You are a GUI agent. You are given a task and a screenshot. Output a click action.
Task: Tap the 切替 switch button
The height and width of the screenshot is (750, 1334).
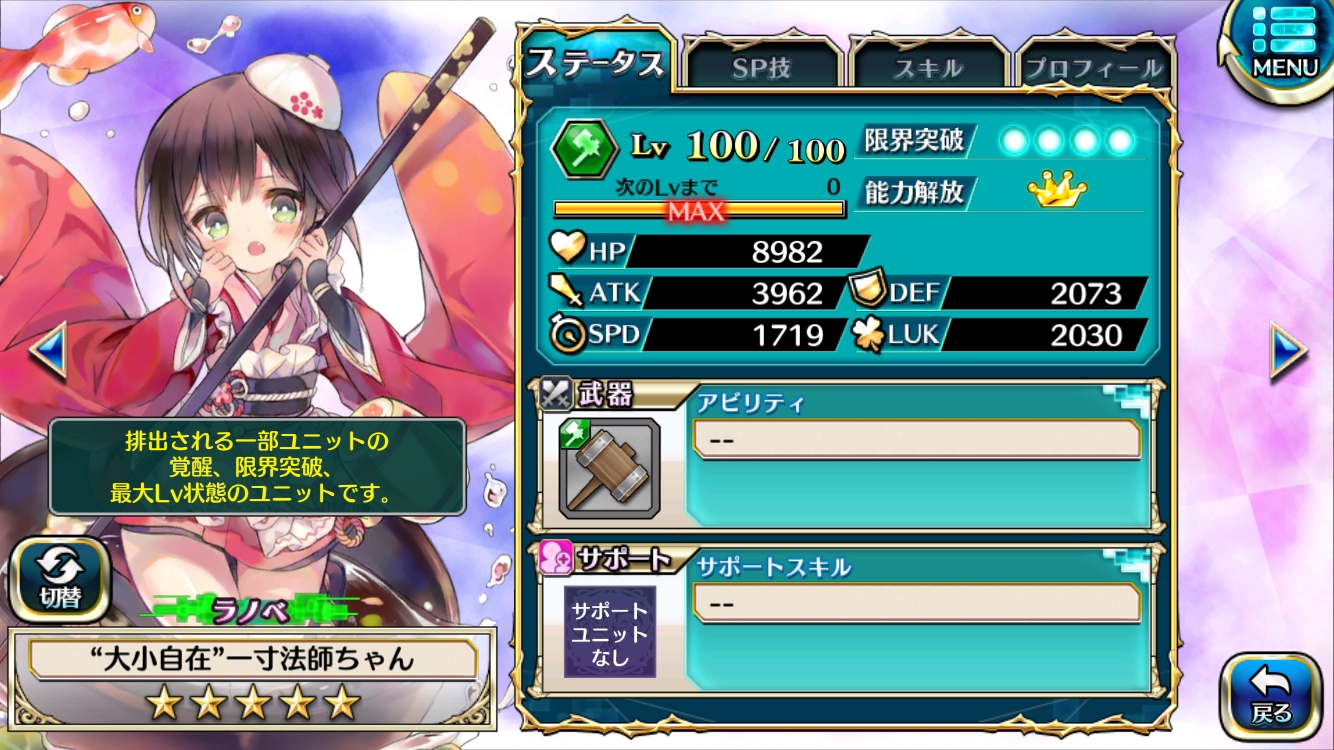(60, 581)
